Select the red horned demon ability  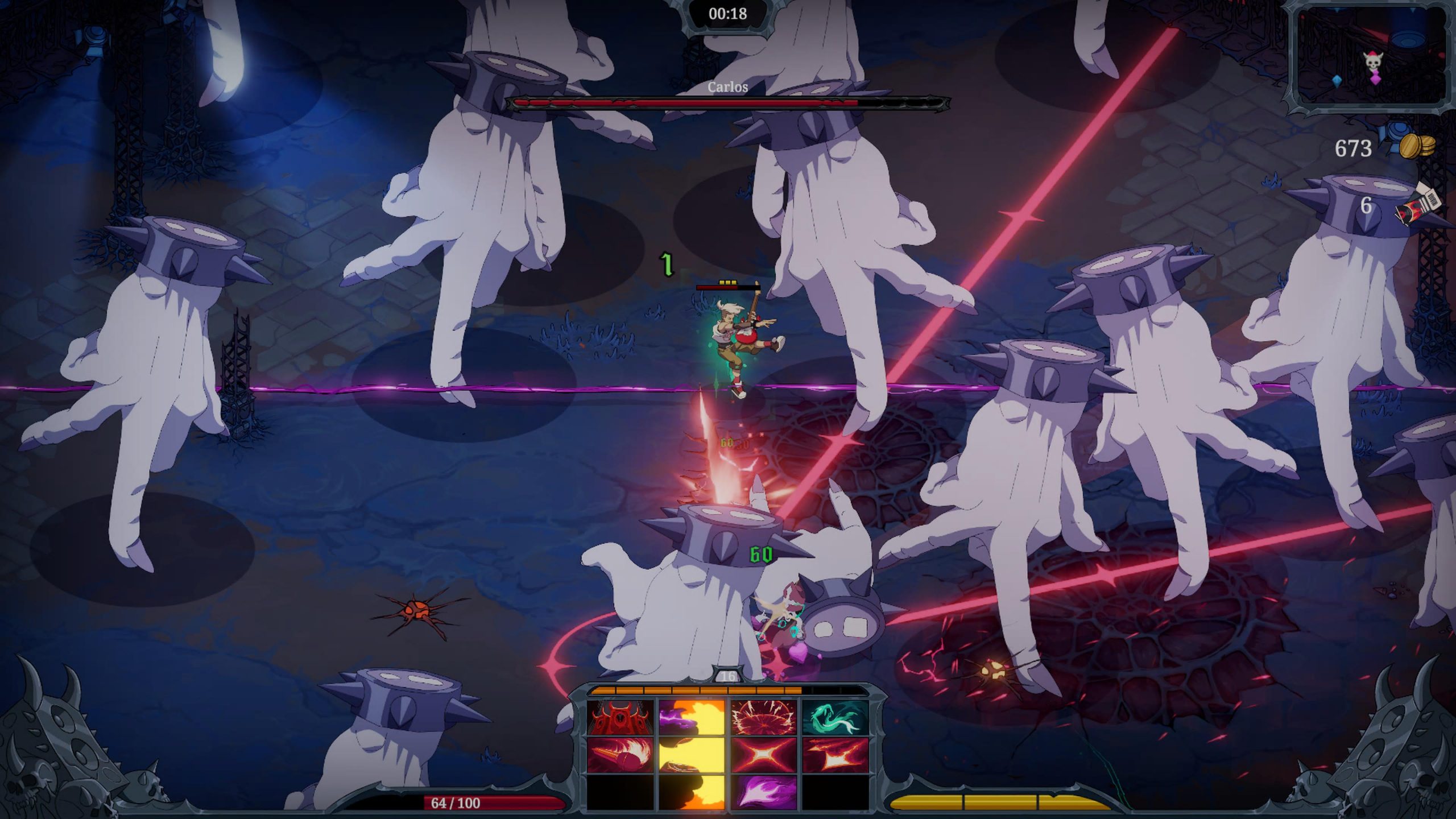621,717
